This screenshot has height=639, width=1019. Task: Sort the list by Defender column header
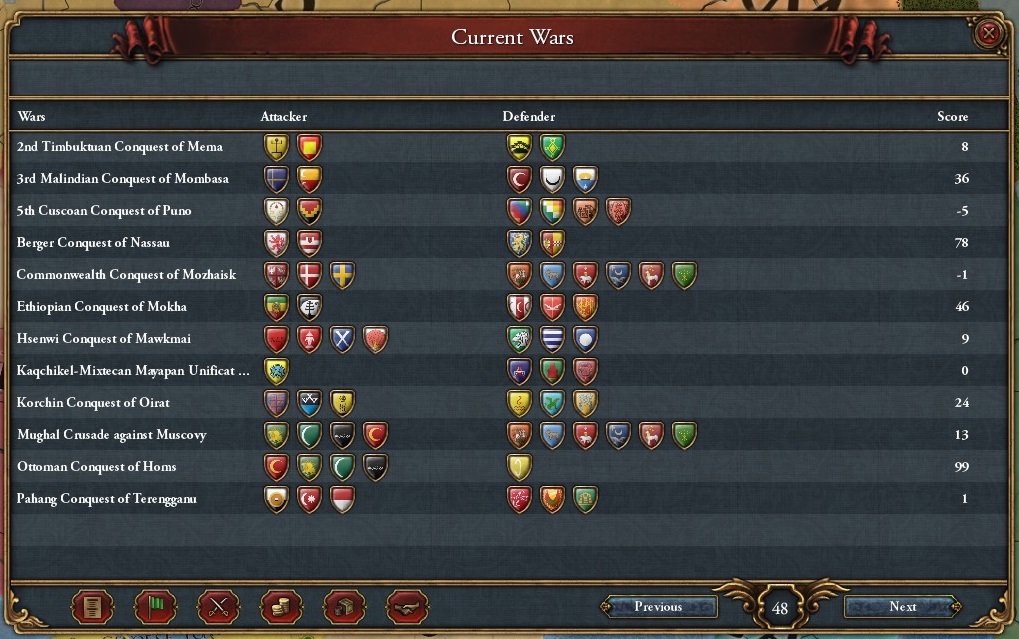click(528, 117)
